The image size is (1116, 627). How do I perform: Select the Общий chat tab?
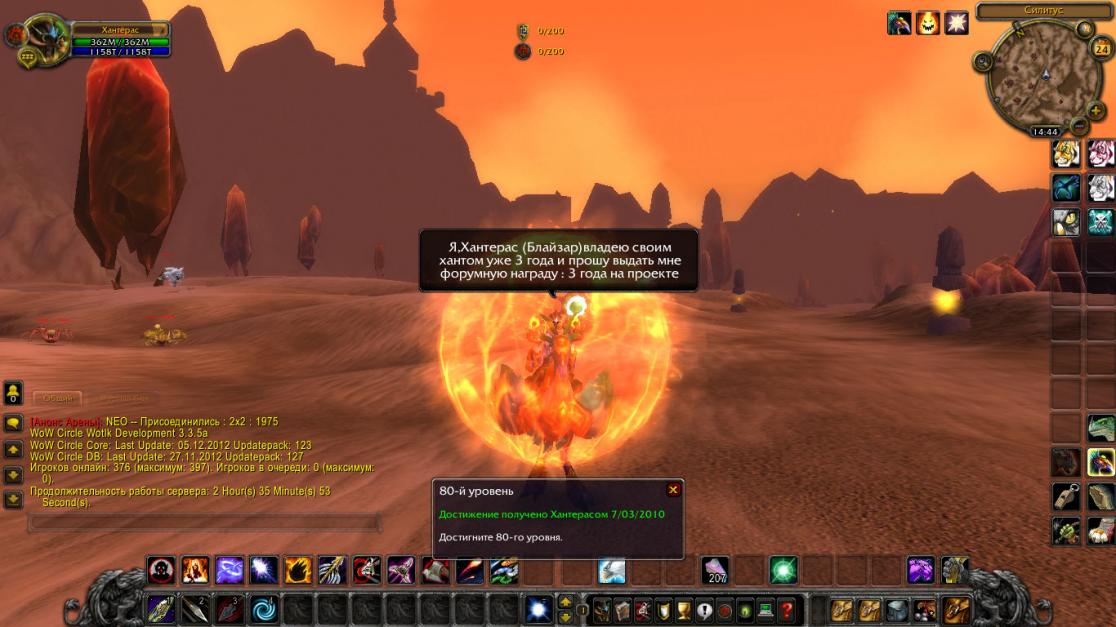pyautogui.click(x=58, y=398)
